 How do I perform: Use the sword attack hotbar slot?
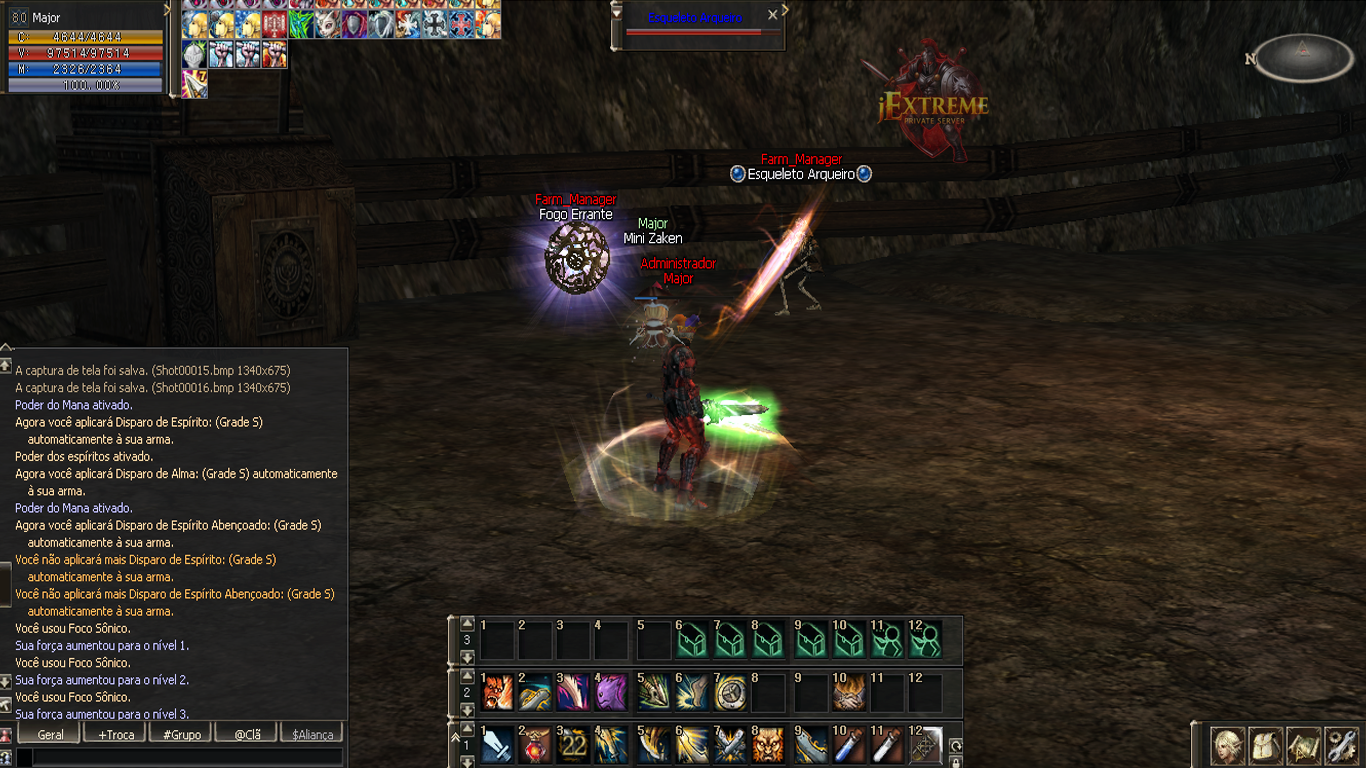pyautogui.click(x=497, y=744)
